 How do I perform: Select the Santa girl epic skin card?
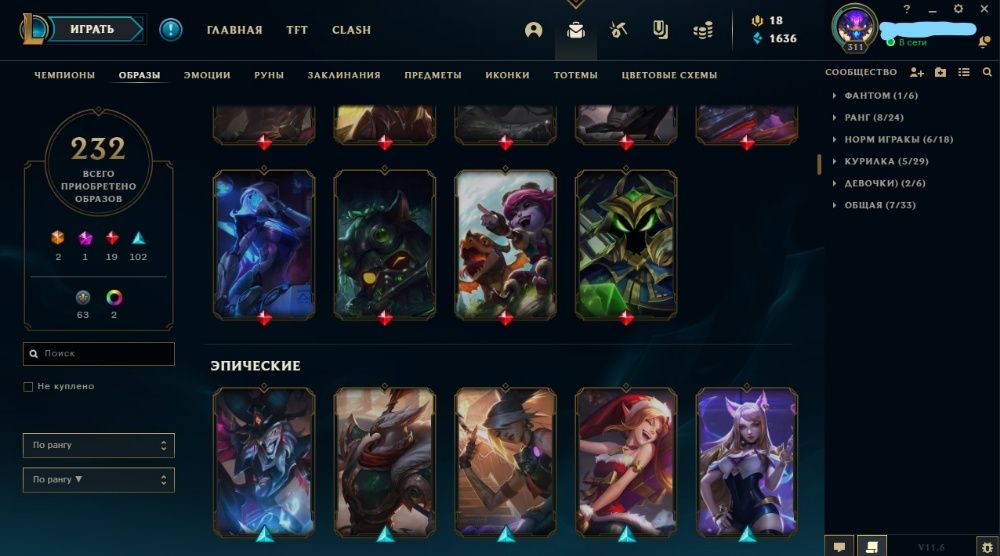pyautogui.click(x=626, y=460)
